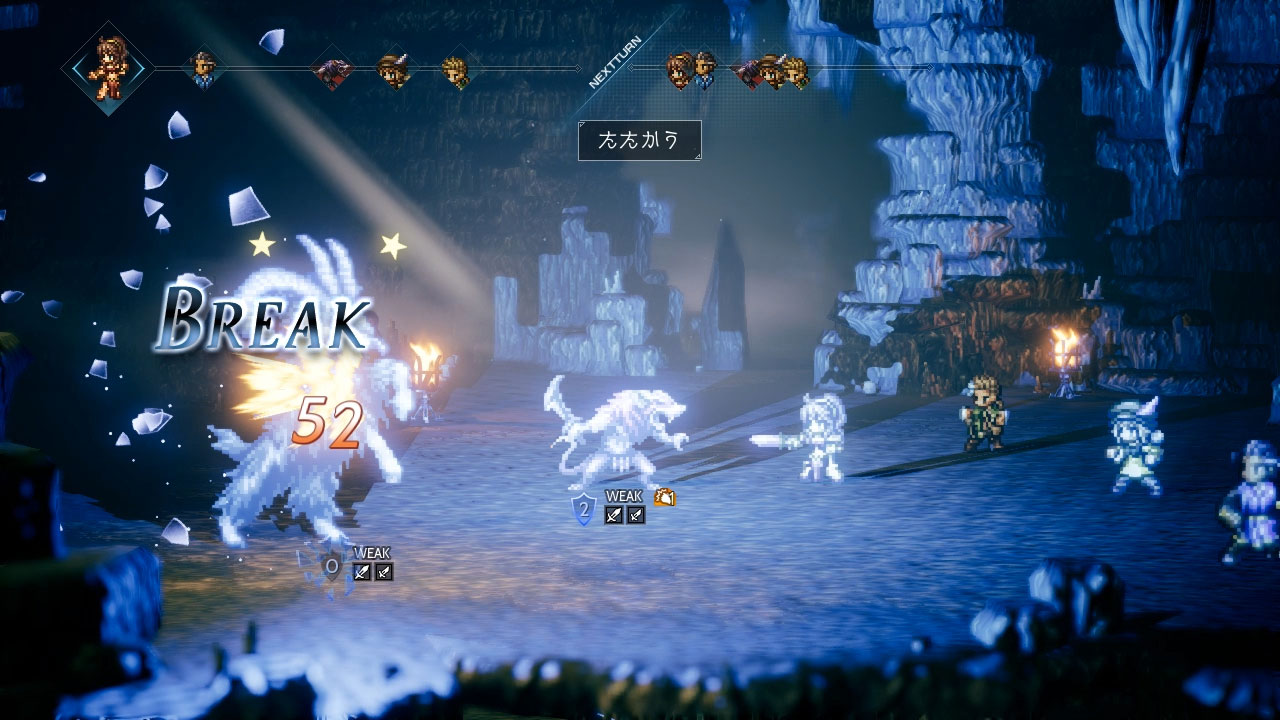The width and height of the screenshot is (1280, 720).
Task: Click the orange status icon beside the 2-shield enemy
Action: 664,497
